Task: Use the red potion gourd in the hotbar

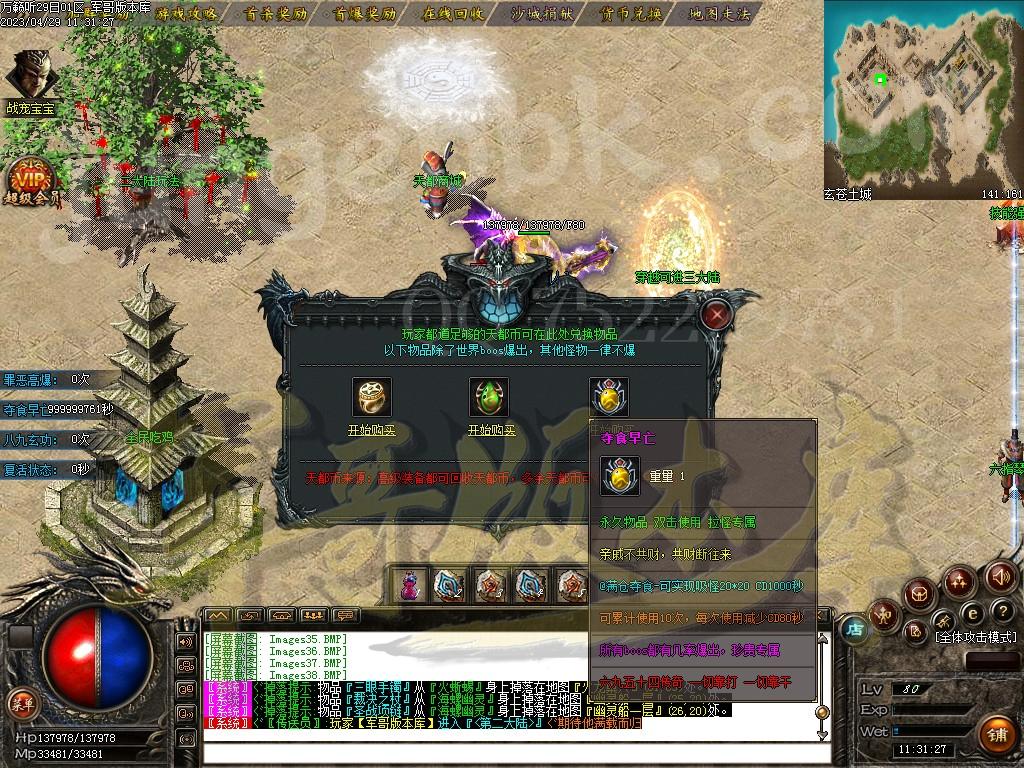Action: 409,585
